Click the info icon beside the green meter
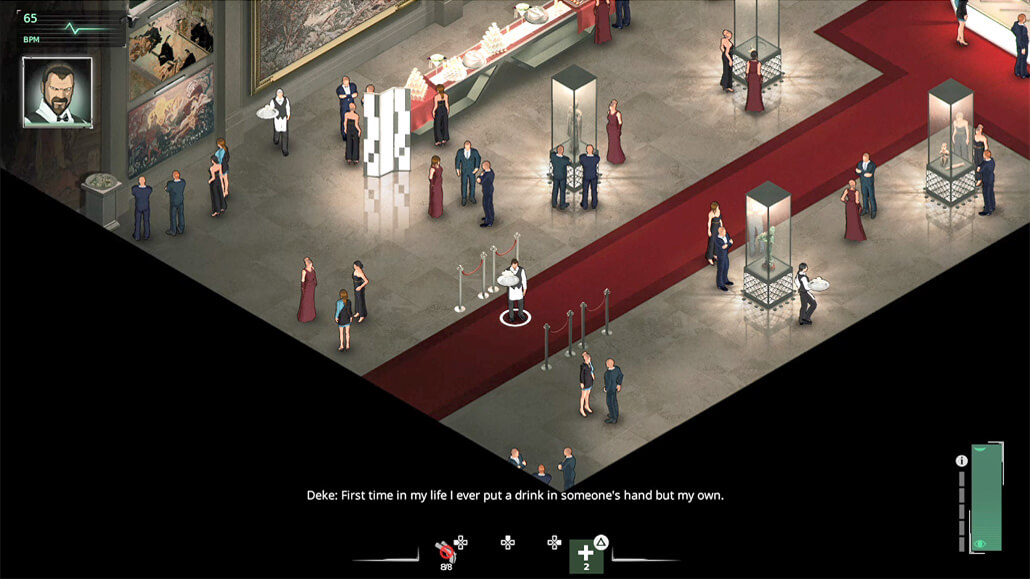This screenshot has height=579, width=1030. (x=961, y=461)
